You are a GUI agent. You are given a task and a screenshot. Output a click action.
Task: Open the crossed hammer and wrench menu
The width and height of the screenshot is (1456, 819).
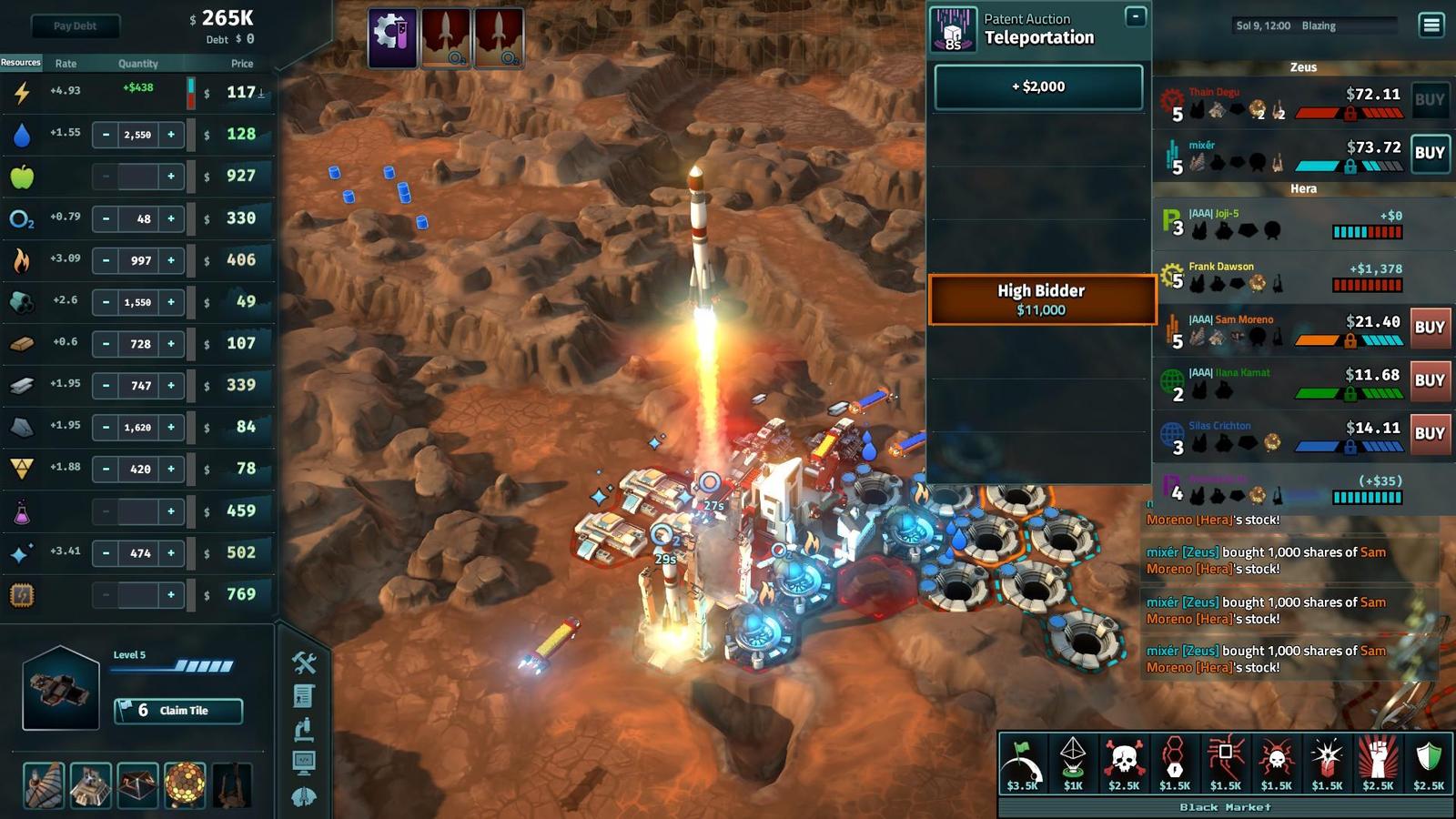[304, 662]
